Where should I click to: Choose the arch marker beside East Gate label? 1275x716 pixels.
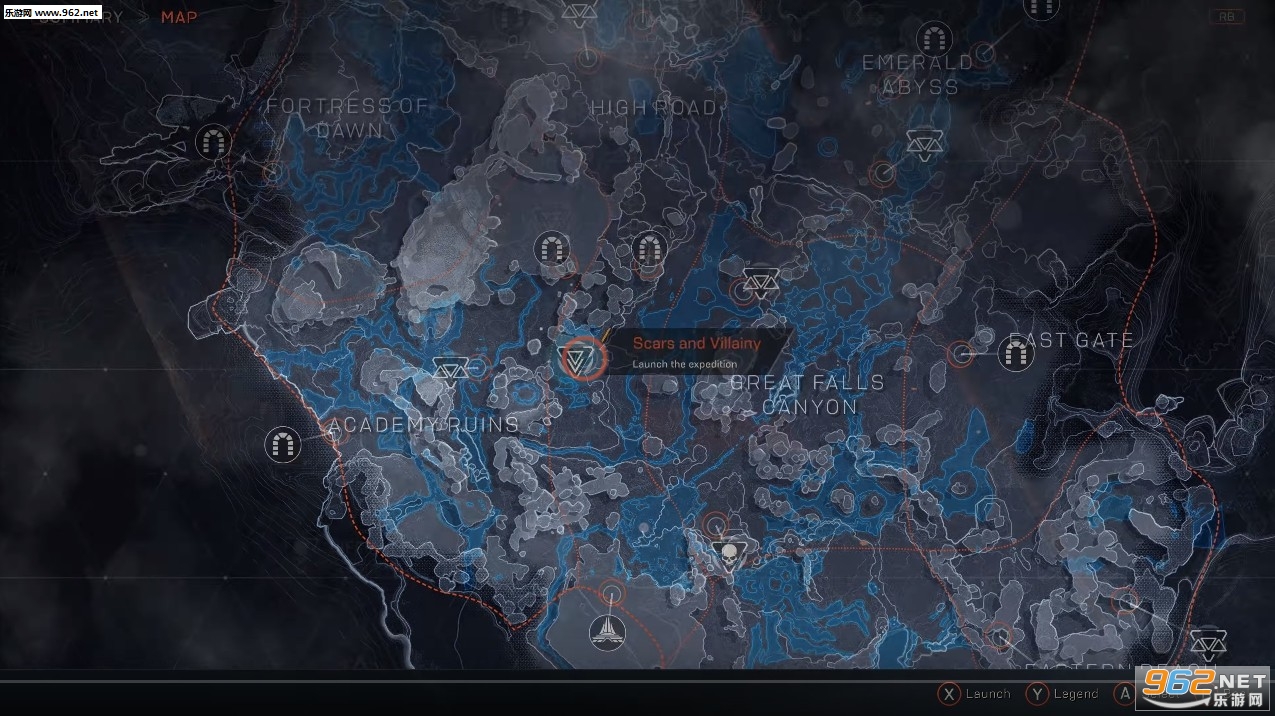tap(1016, 352)
